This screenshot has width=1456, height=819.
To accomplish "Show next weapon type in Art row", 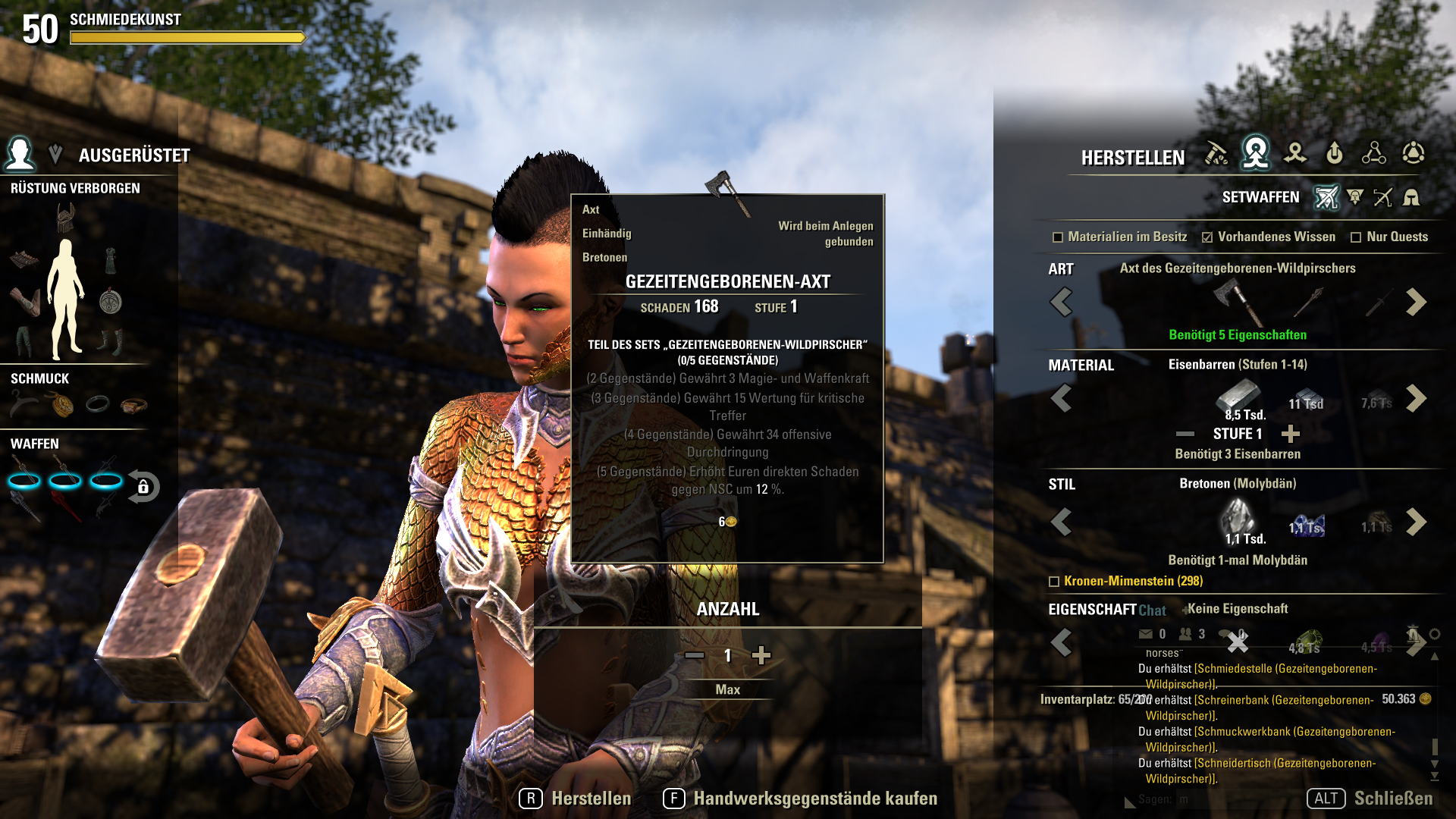I will (1415, 302).
